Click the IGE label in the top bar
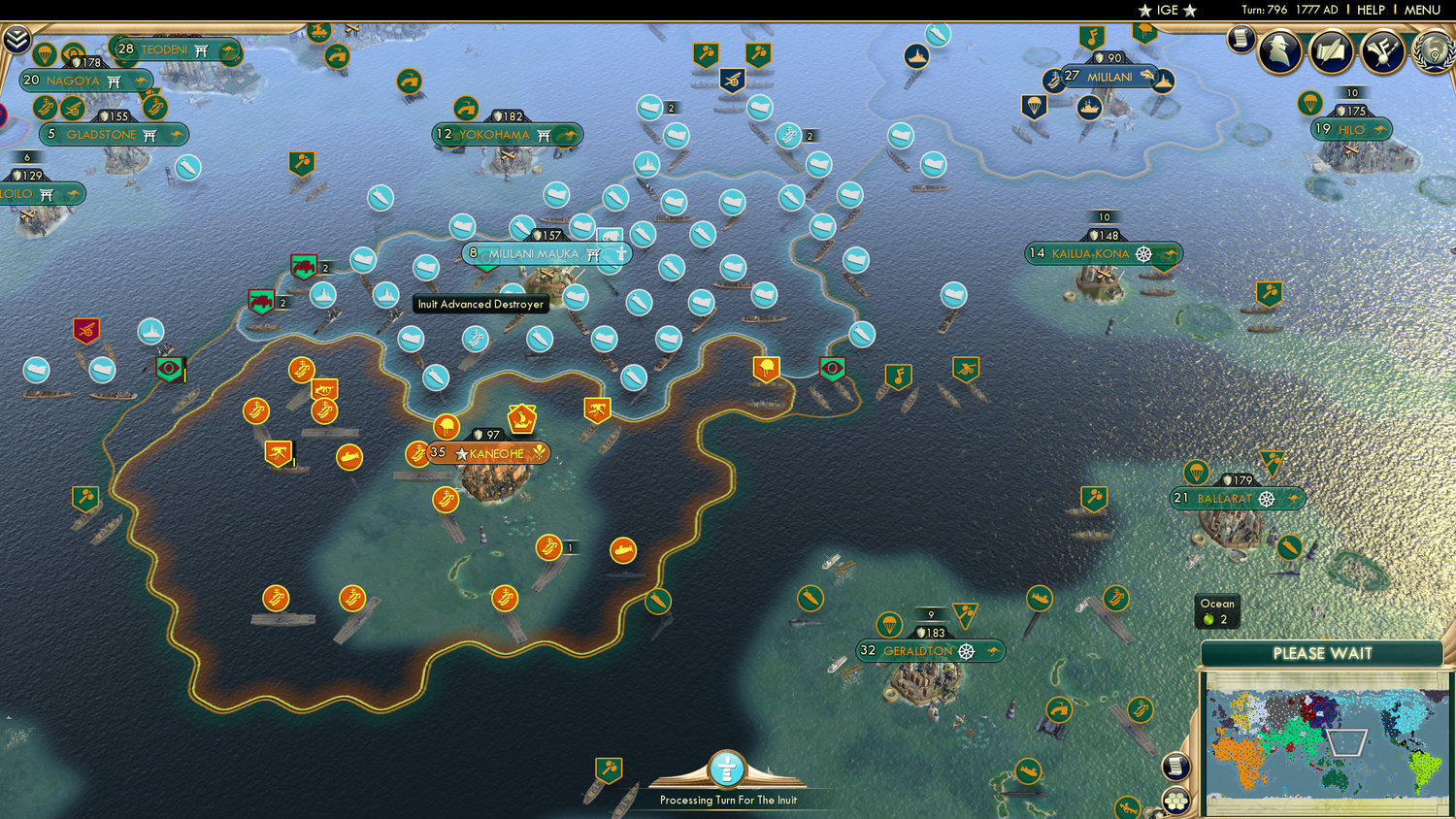This screenshot has height=819, width=1456. click(x=1167, y=10)
